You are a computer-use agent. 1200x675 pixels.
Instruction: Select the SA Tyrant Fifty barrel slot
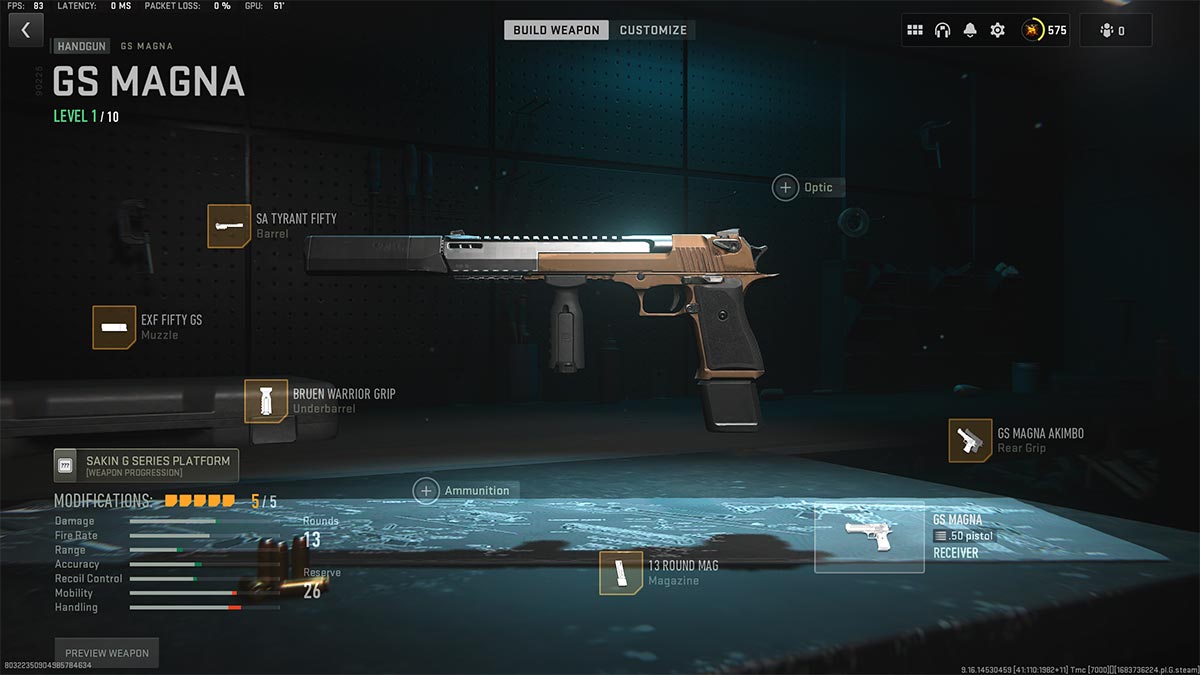[229, 226]
